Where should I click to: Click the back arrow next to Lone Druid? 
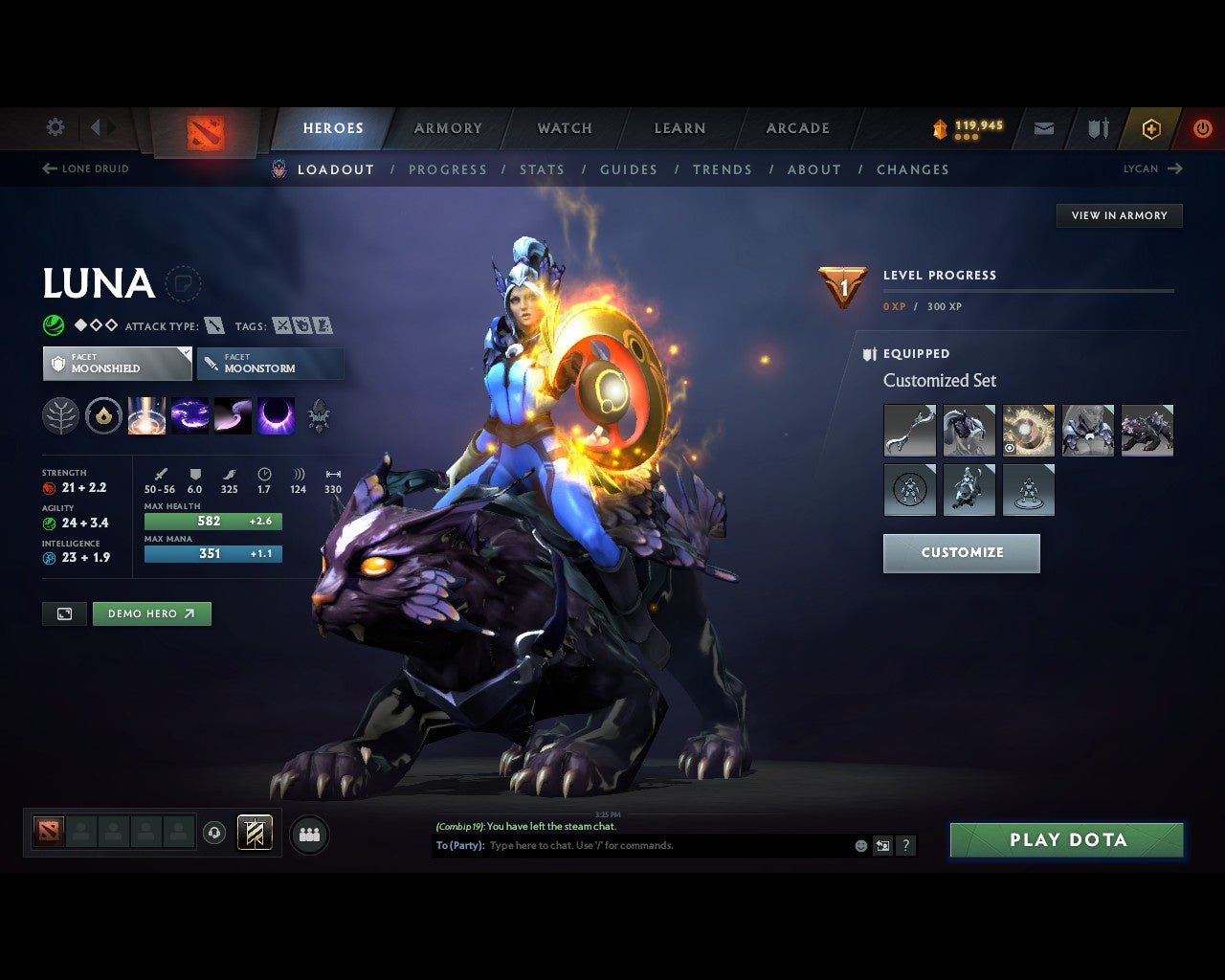click(48, 167)
